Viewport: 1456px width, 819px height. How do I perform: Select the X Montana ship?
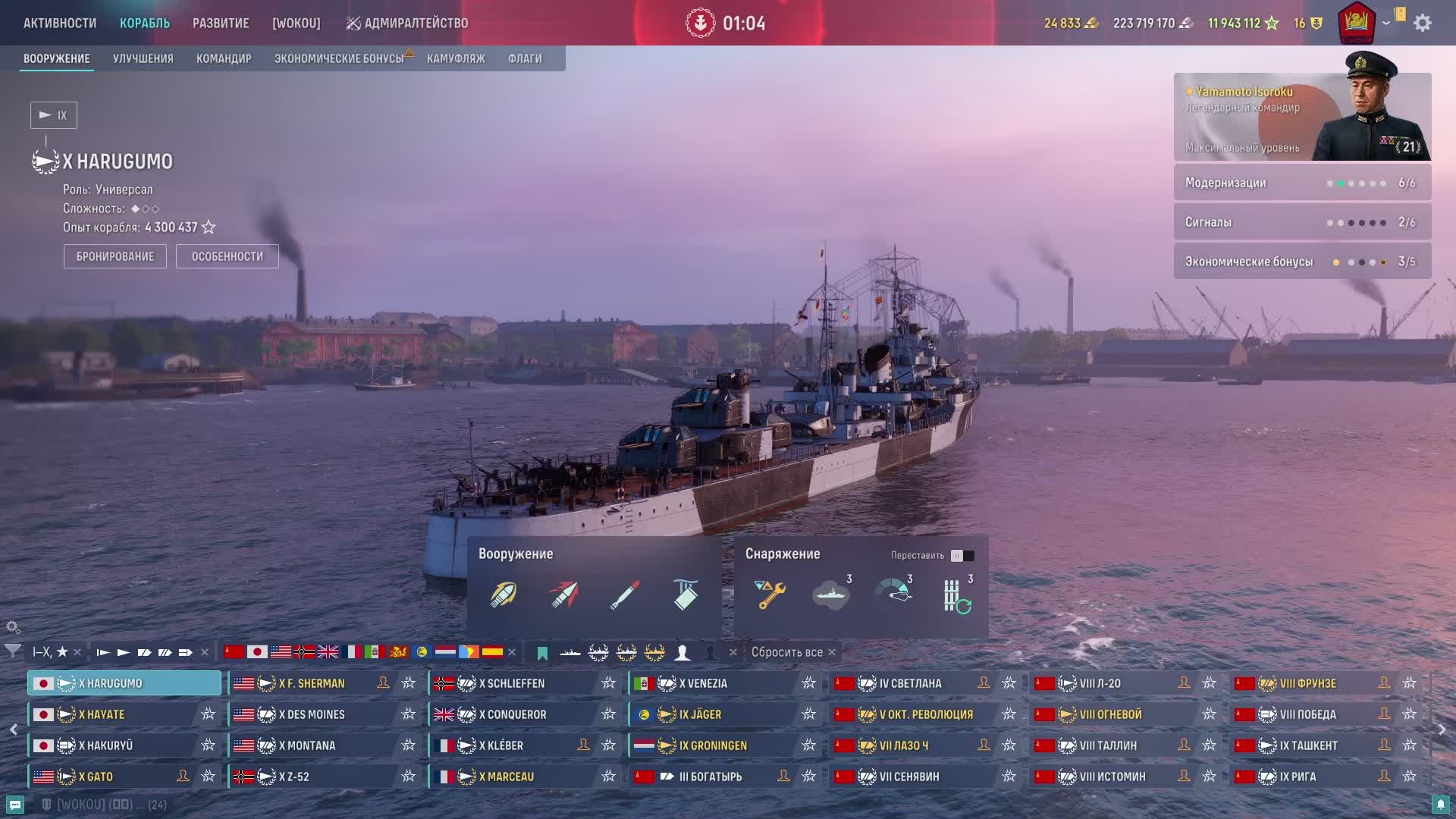307,745
